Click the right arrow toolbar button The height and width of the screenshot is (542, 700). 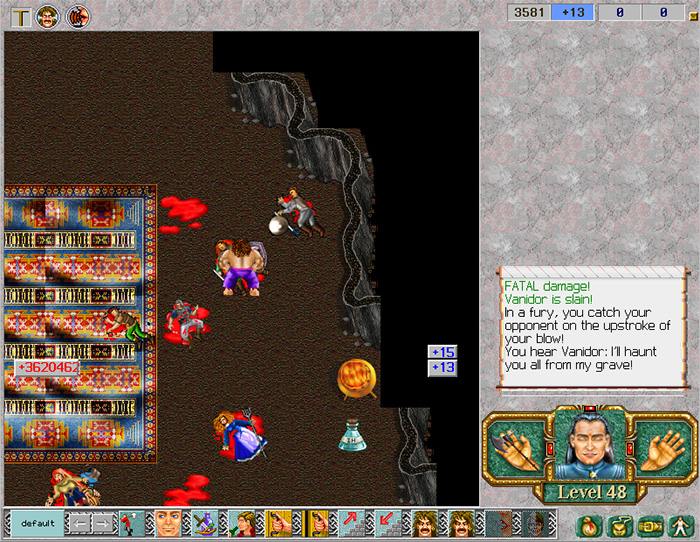pyautogui.click(x=104, y=523)
